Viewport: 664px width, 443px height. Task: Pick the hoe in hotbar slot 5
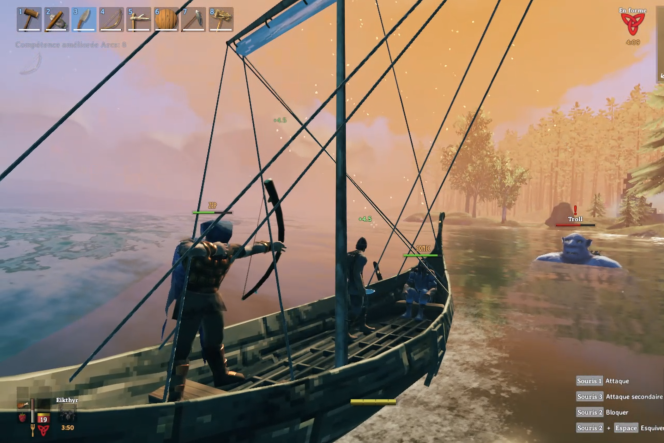pyautogui.click(x=138, y=19)
